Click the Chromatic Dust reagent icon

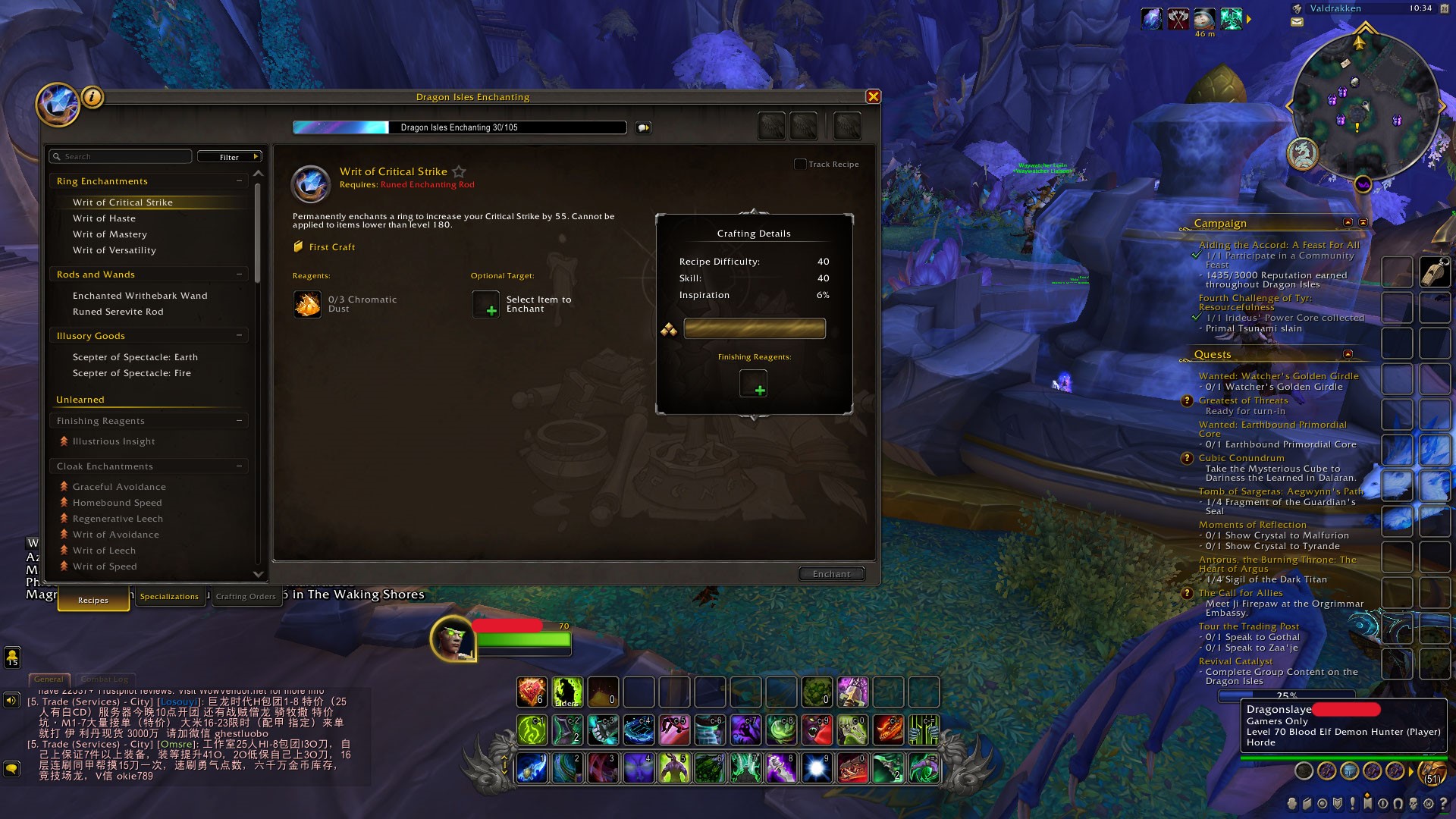point(307,304)
